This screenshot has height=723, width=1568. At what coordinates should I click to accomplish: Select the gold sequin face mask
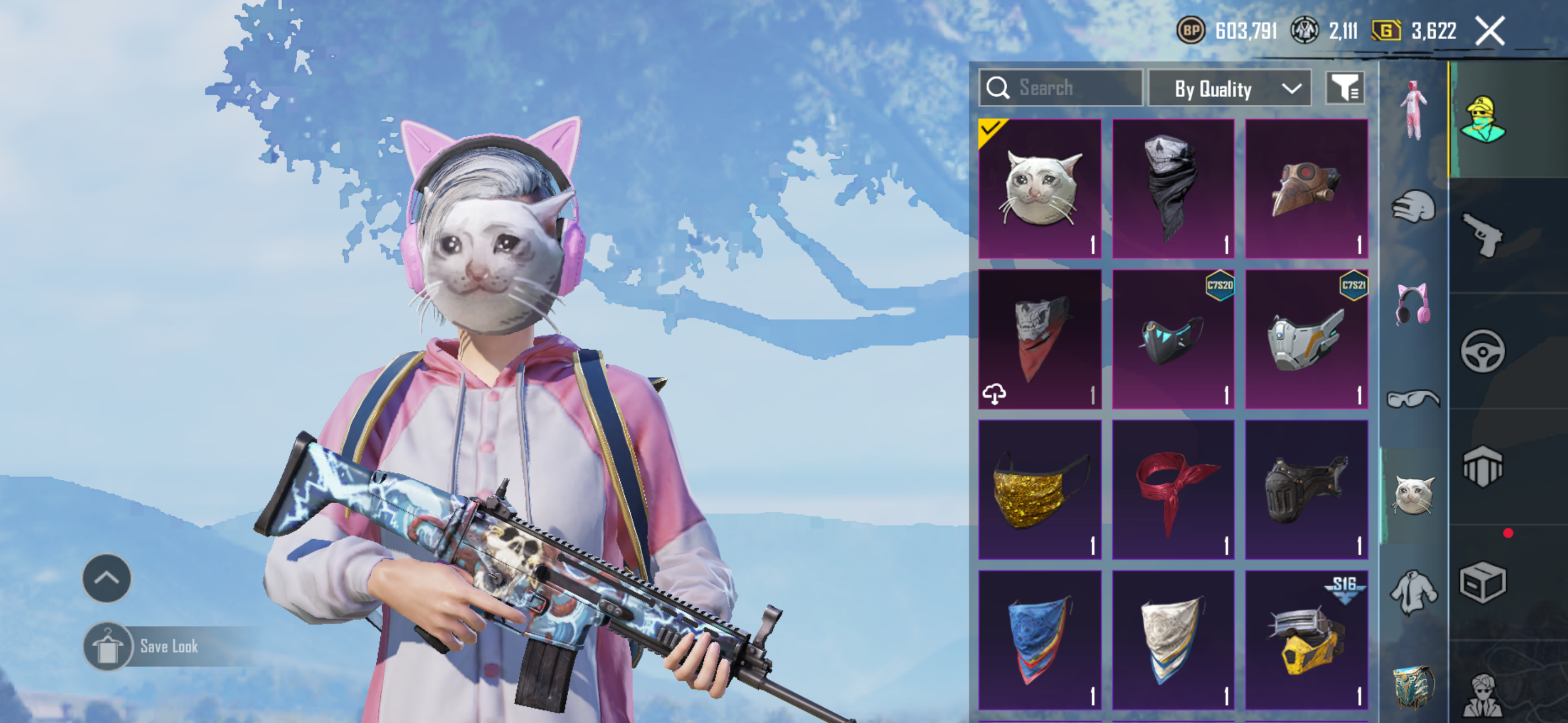coord(1040,489)
